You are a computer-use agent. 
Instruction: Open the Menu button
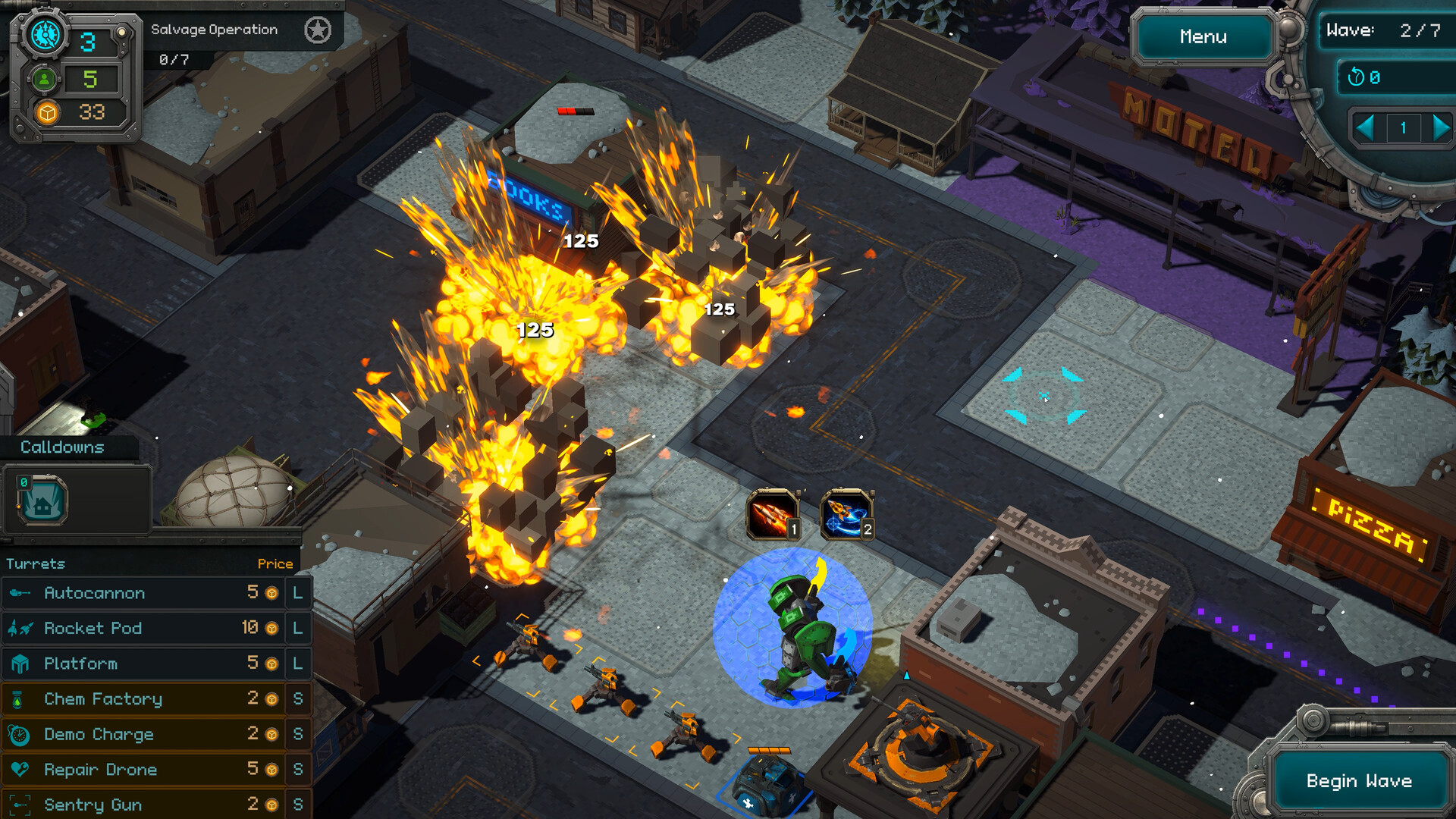click(x=1203, y=36)
